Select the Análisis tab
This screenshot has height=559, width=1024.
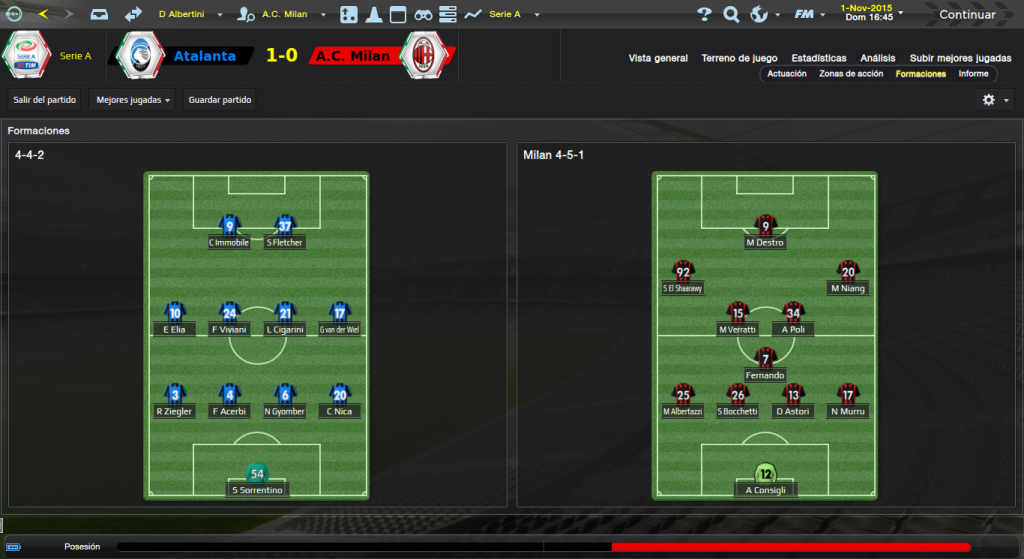click(877, 58)
